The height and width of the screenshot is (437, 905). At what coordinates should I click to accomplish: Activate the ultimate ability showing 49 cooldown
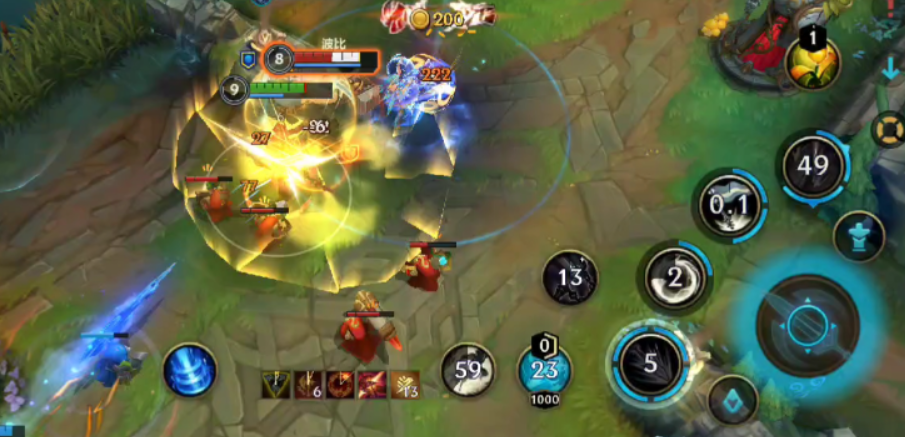813,166
